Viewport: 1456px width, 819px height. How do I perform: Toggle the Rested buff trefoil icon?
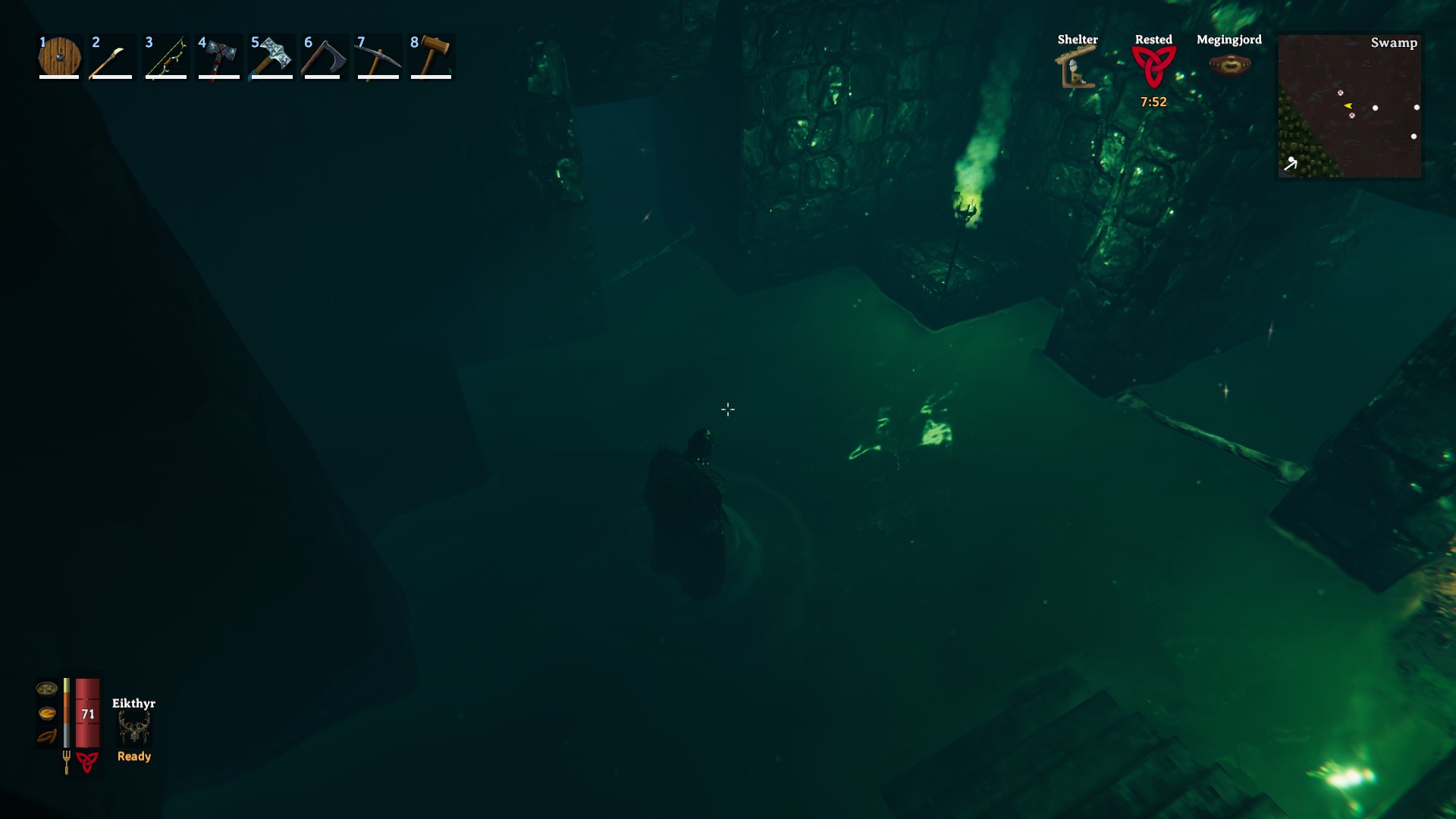pyautogui.click(x=1153, y=68)
